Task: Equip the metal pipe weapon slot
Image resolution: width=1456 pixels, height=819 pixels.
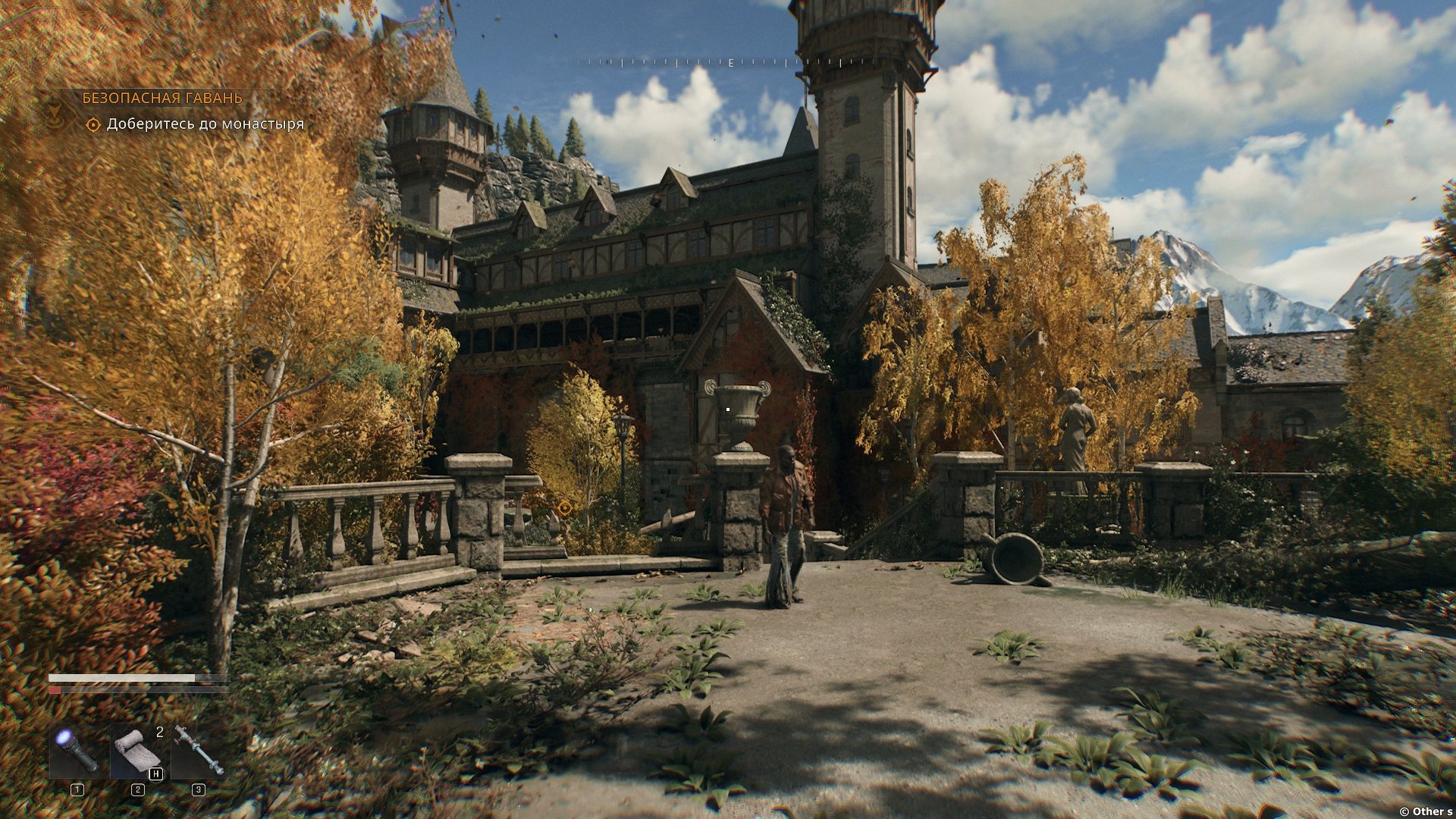Action: click(198, 751)
